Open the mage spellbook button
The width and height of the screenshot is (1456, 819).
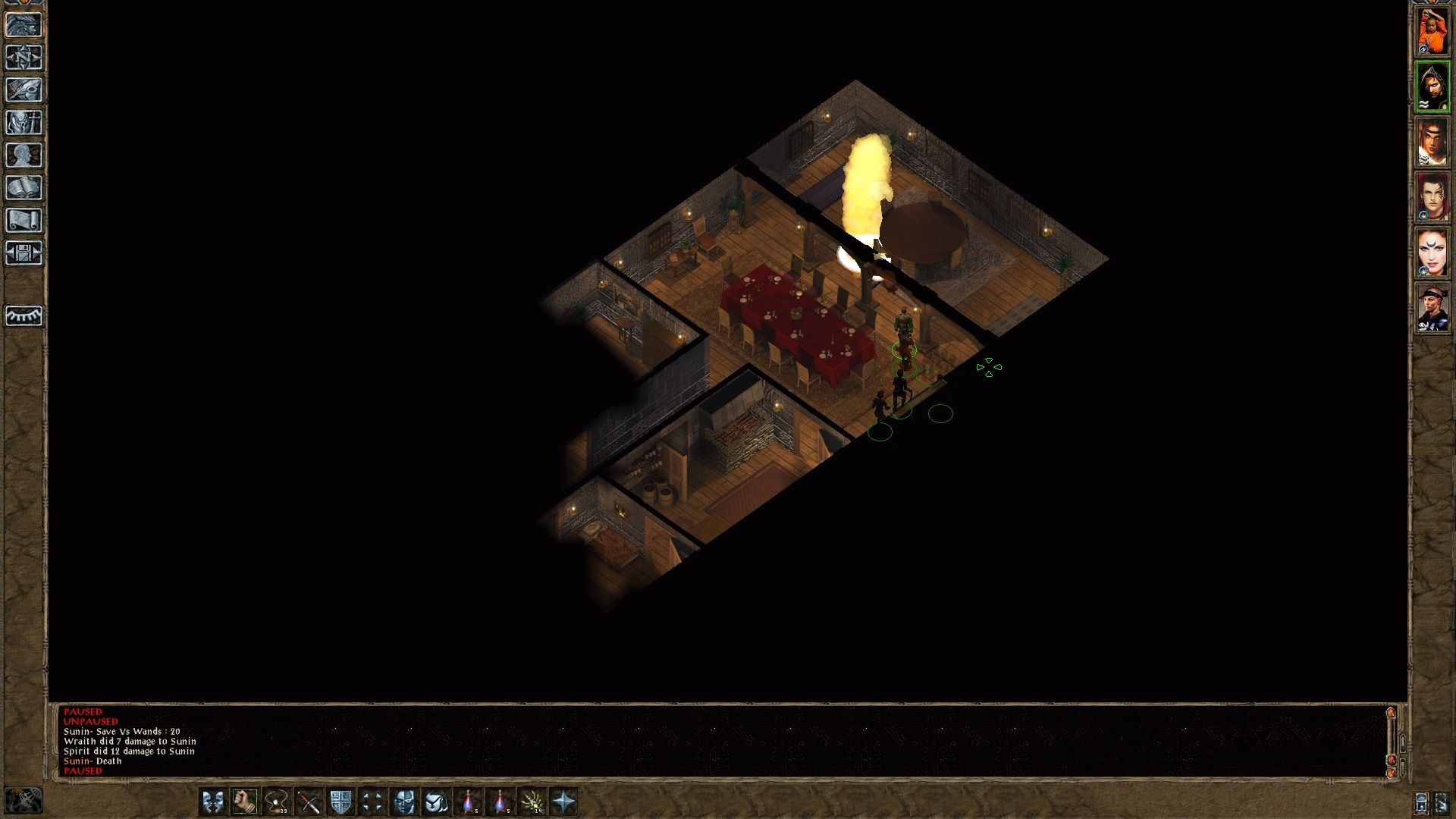click(x=24, y=188)
